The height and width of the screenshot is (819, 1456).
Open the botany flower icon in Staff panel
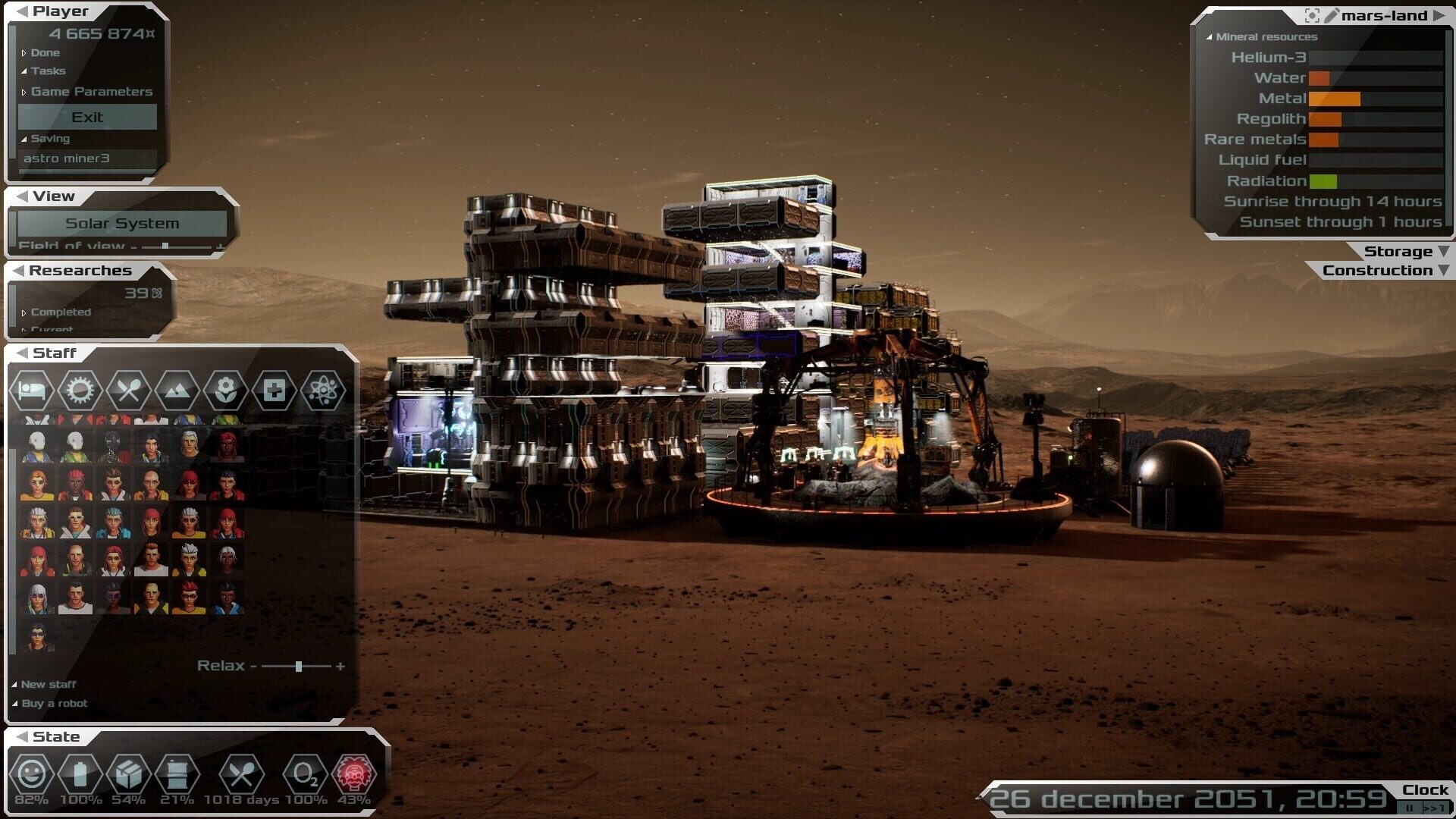point(225,391)
